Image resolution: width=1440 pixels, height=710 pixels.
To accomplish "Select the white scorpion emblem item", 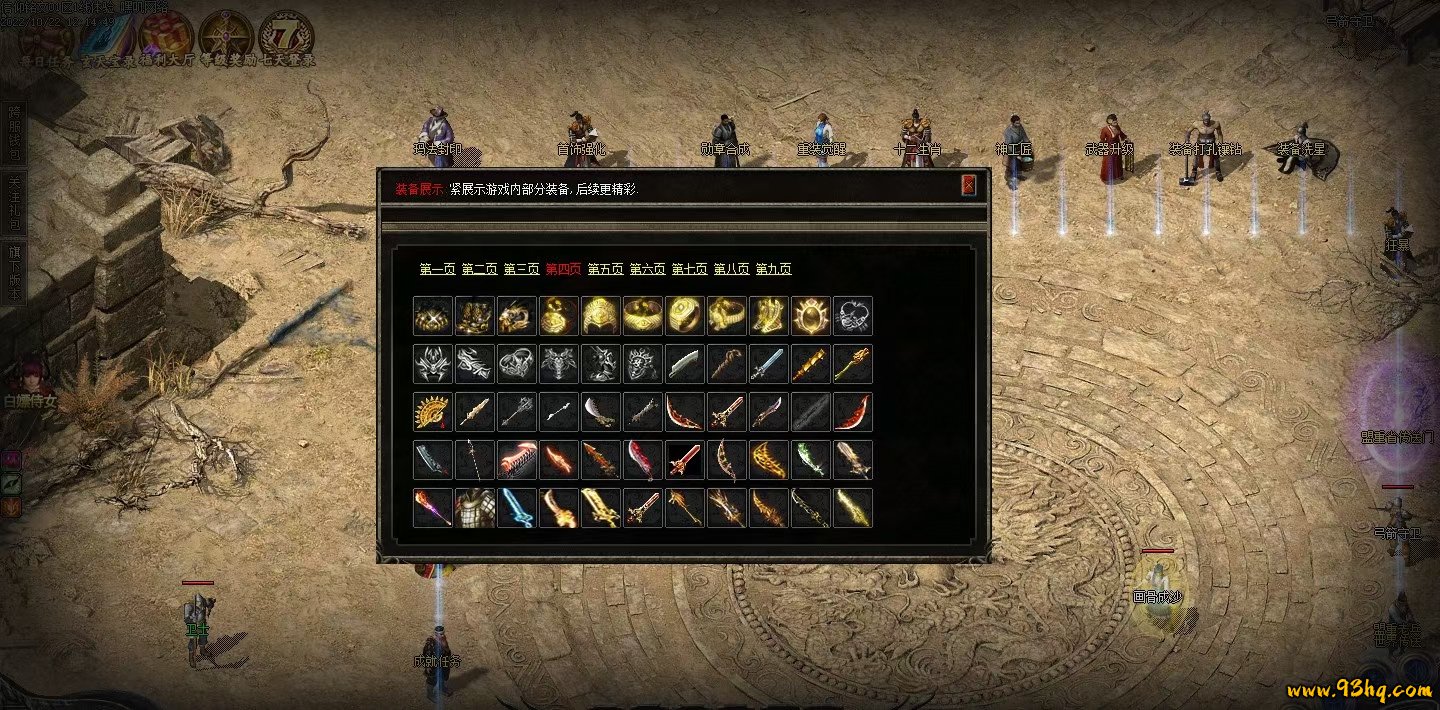I will point(852,316).
